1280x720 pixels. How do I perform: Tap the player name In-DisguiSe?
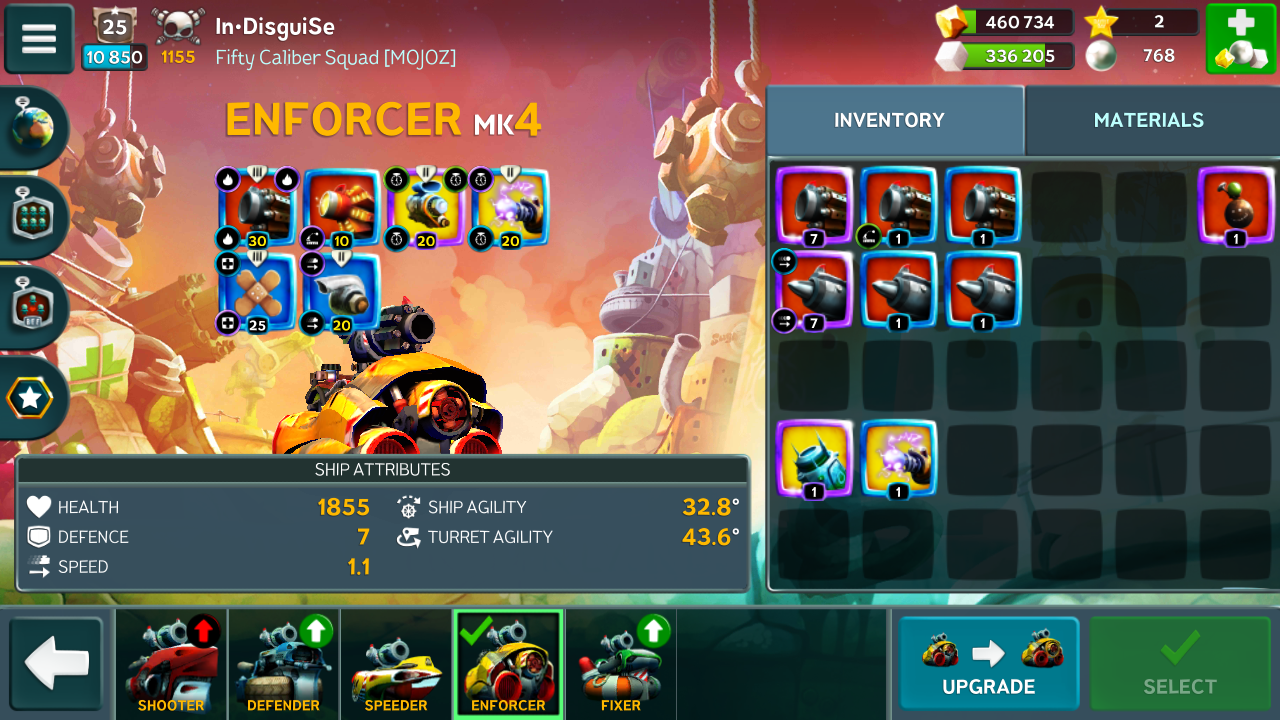click(275, 27)
